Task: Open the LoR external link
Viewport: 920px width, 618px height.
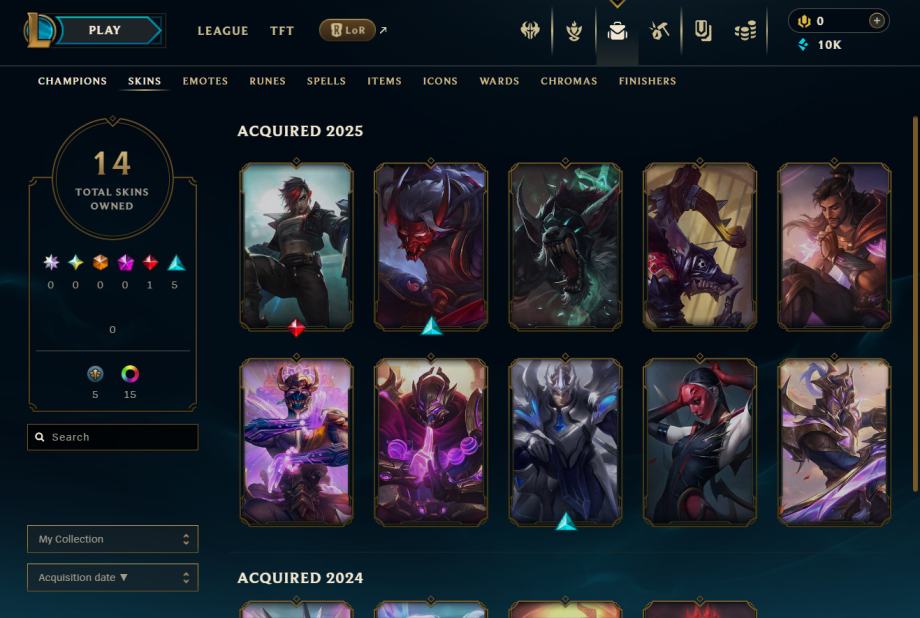Action: (348, 31)
